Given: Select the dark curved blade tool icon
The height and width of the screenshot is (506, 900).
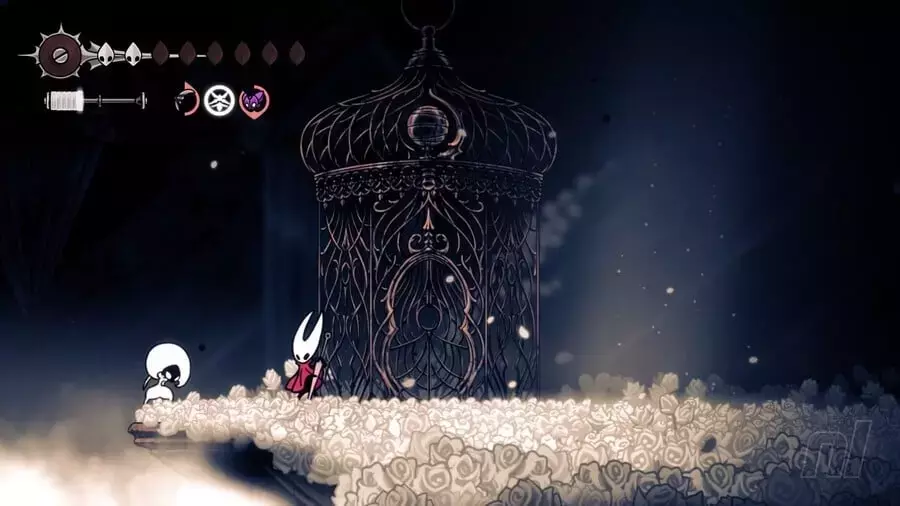Looking at the screenshot, I should (x=186, y=100).
